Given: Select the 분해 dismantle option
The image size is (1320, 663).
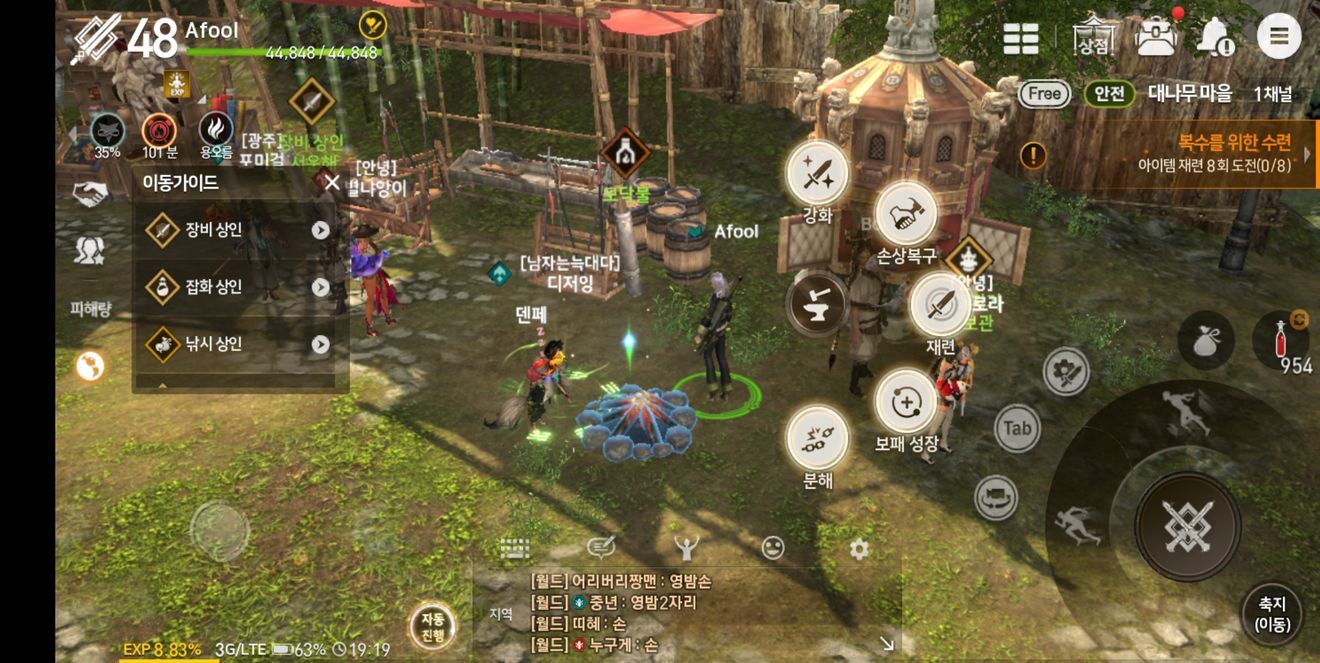Looking at the screenshot, I should coord(817,436).
